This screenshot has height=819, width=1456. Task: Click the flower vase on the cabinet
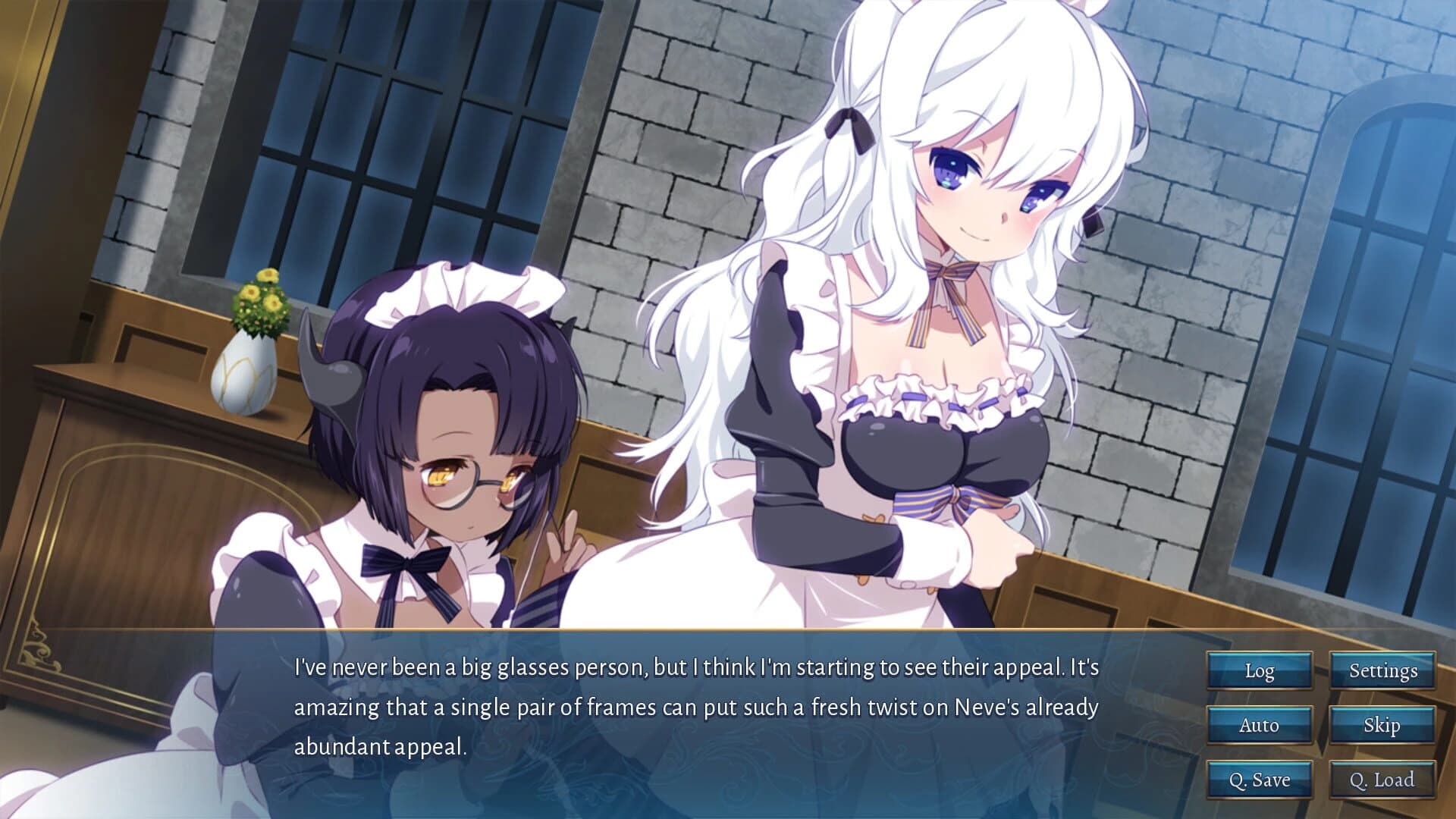[250, 356]
